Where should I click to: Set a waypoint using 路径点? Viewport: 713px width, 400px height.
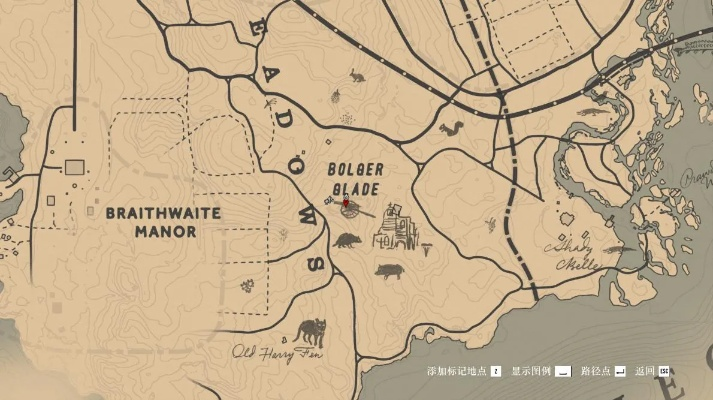coord(603,371)
